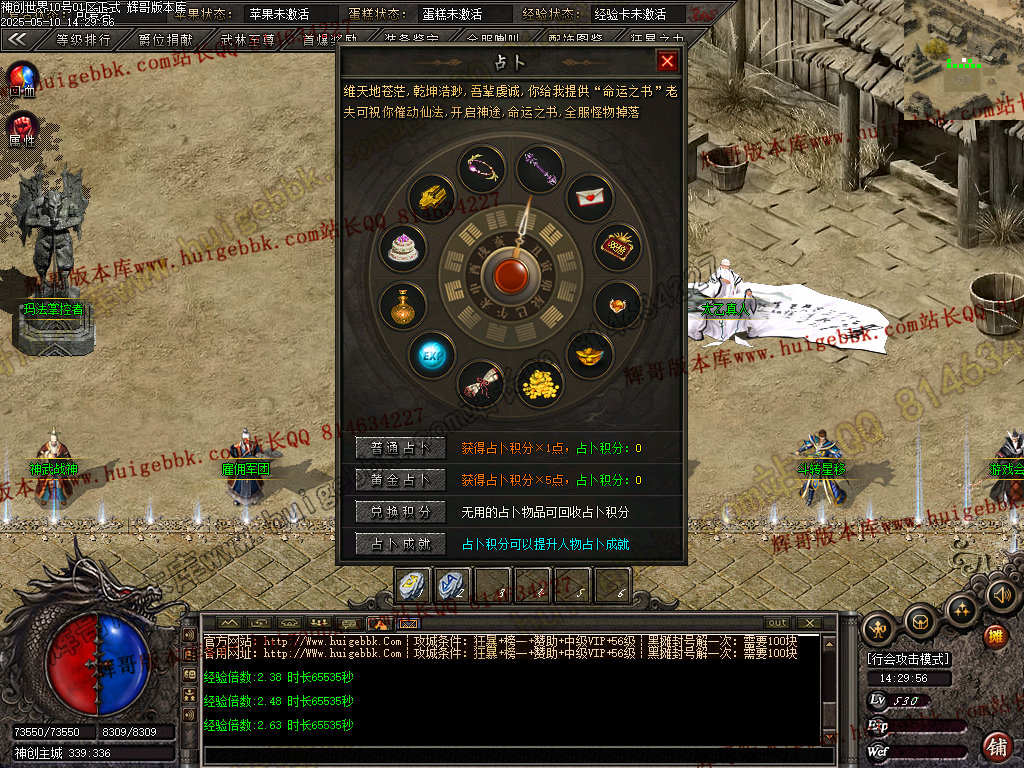1024x768 pixels.
Task: Click the red center button of the wheel
Action: coord(512,275)
